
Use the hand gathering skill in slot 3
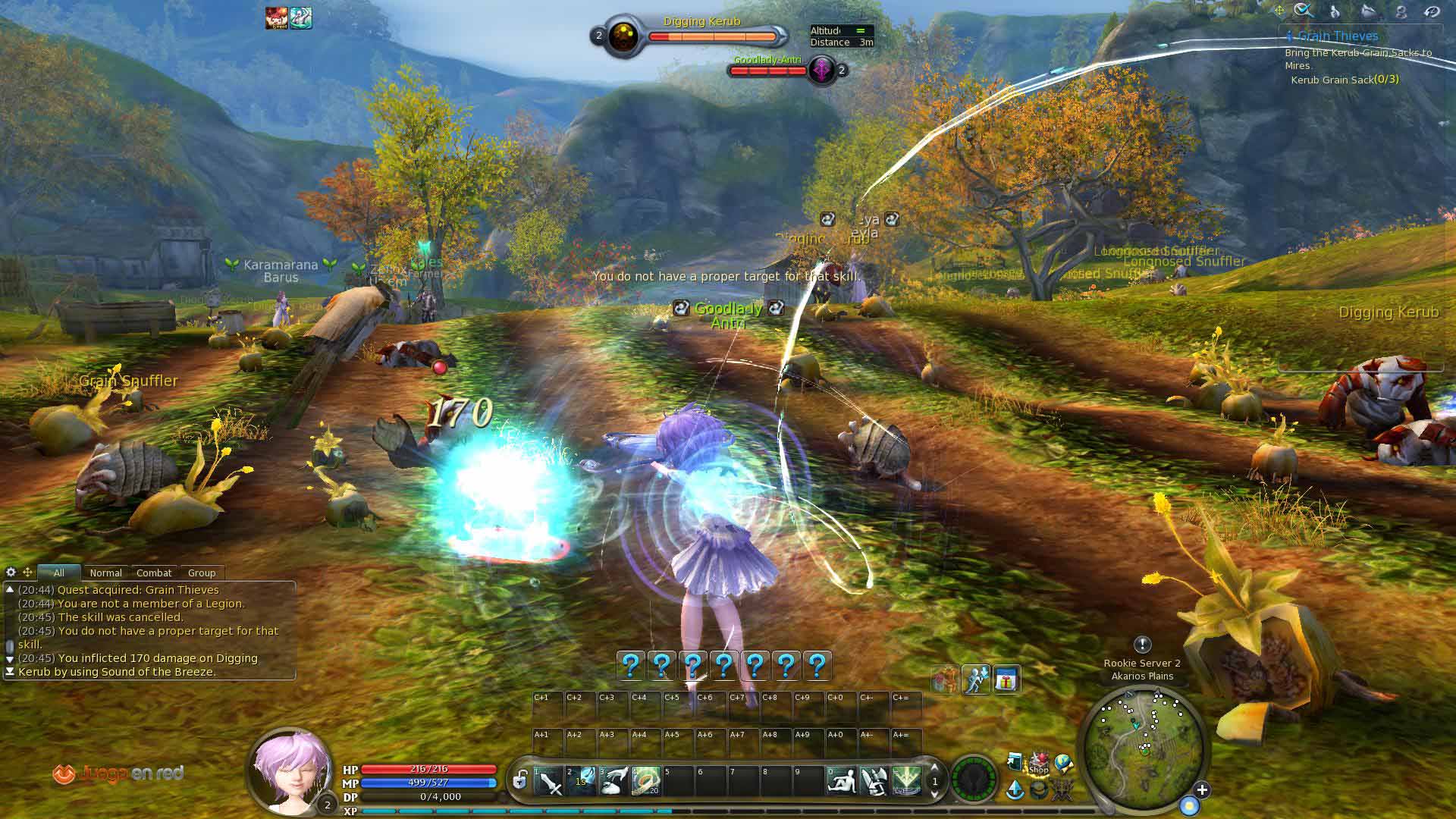(614, 781)
